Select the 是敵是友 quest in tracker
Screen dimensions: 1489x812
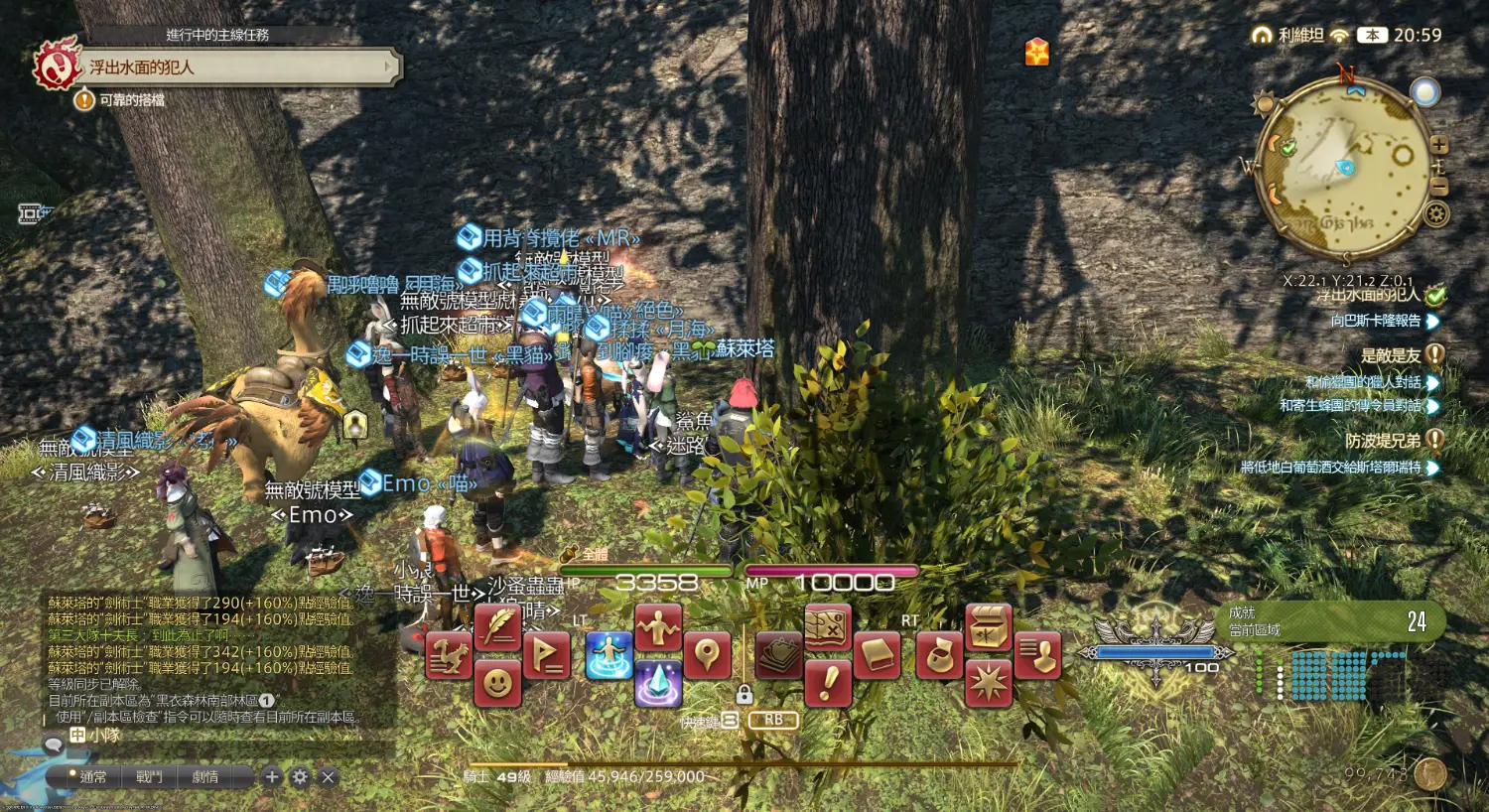[x=1391, y=355]
